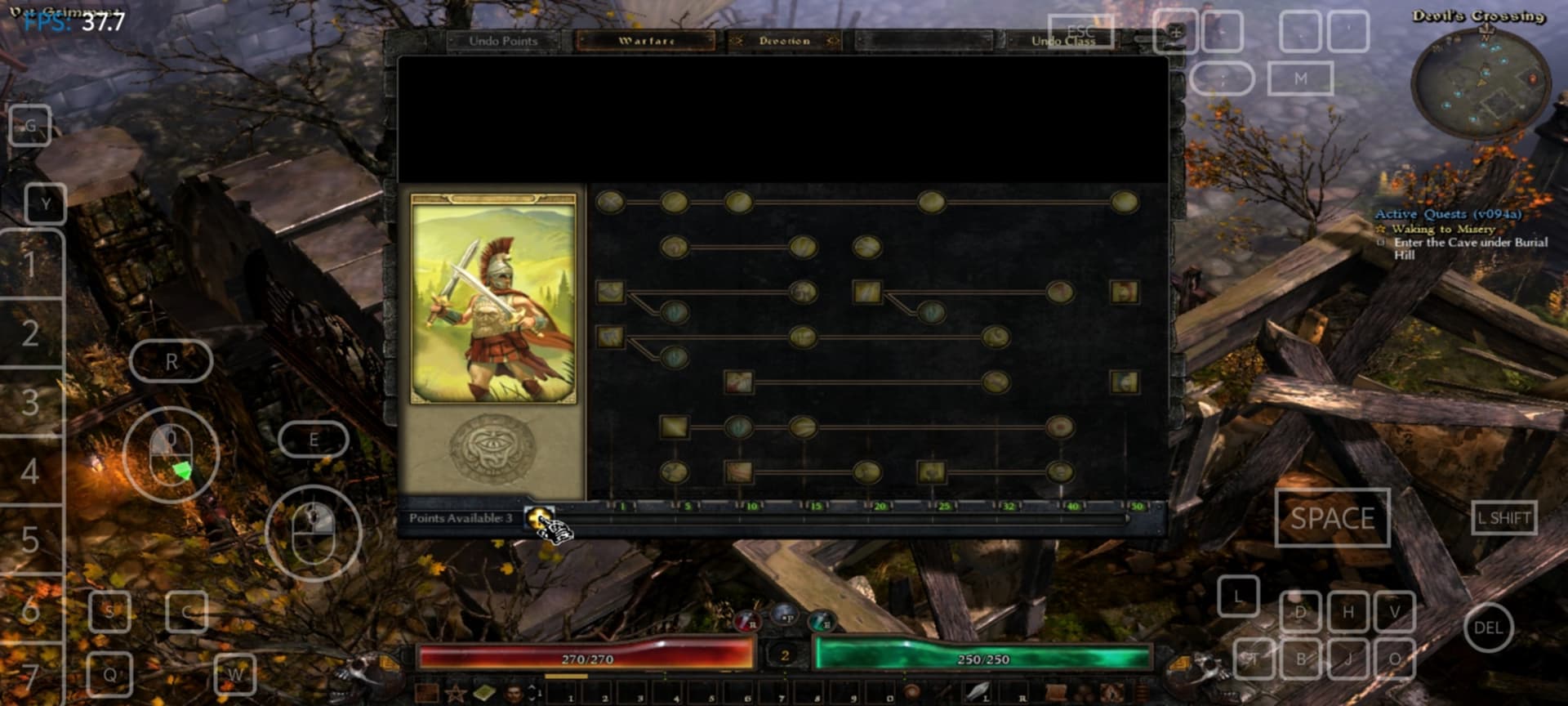Switch to the Warfare tab
The width and height of the screenshot is (1568, 706).
coord(646,40)
